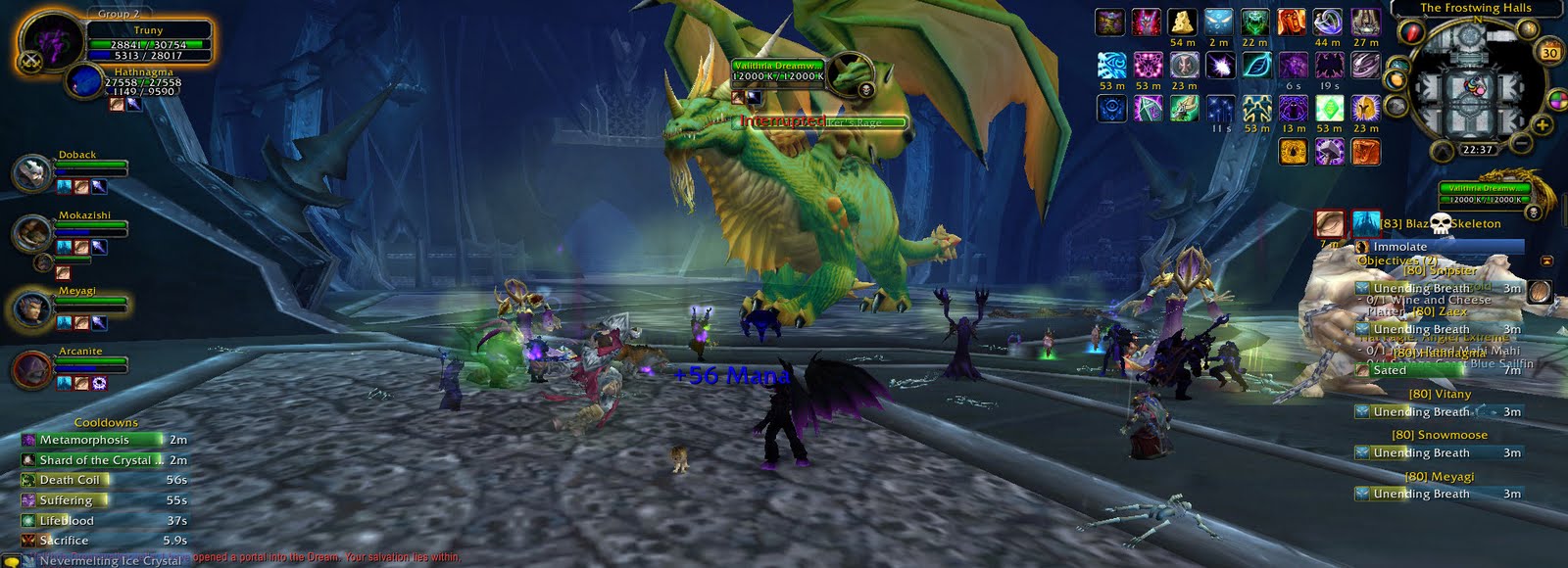Collapse the Objectives tracker with its arrow button
Image resolution: width=1568 pixels, height=568 pixels.
coord(1546,261)
